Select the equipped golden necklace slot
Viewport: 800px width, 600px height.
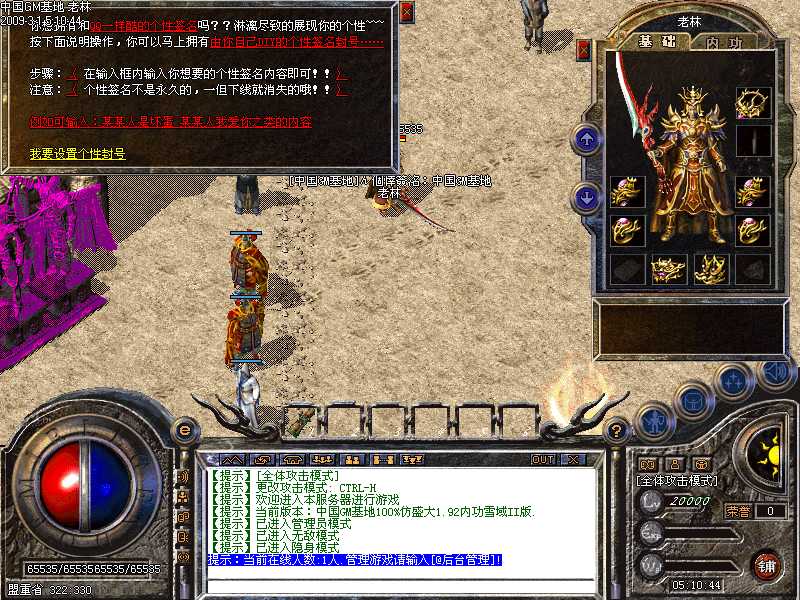coord(751,102)
